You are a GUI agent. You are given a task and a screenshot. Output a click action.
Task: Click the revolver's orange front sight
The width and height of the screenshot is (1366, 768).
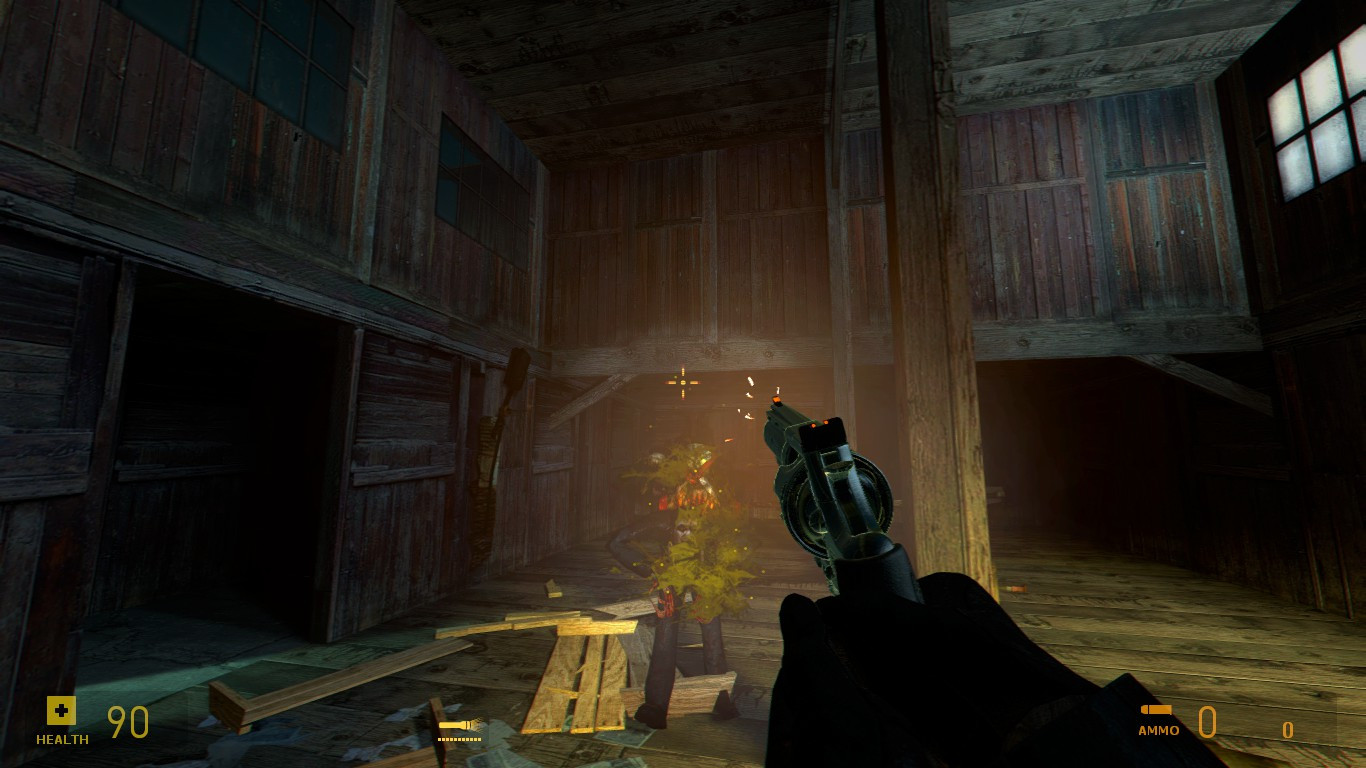click(779, 402)
